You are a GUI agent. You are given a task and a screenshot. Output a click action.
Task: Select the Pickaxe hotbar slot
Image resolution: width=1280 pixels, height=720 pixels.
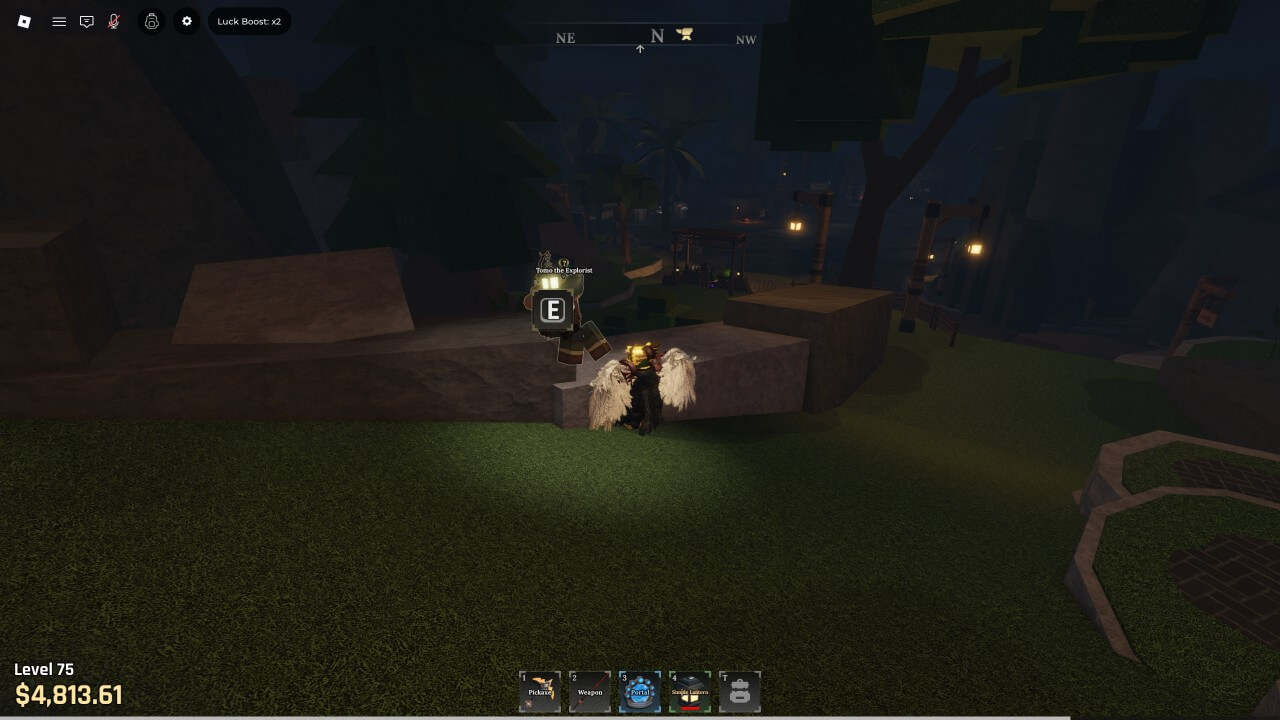point(540,691)
